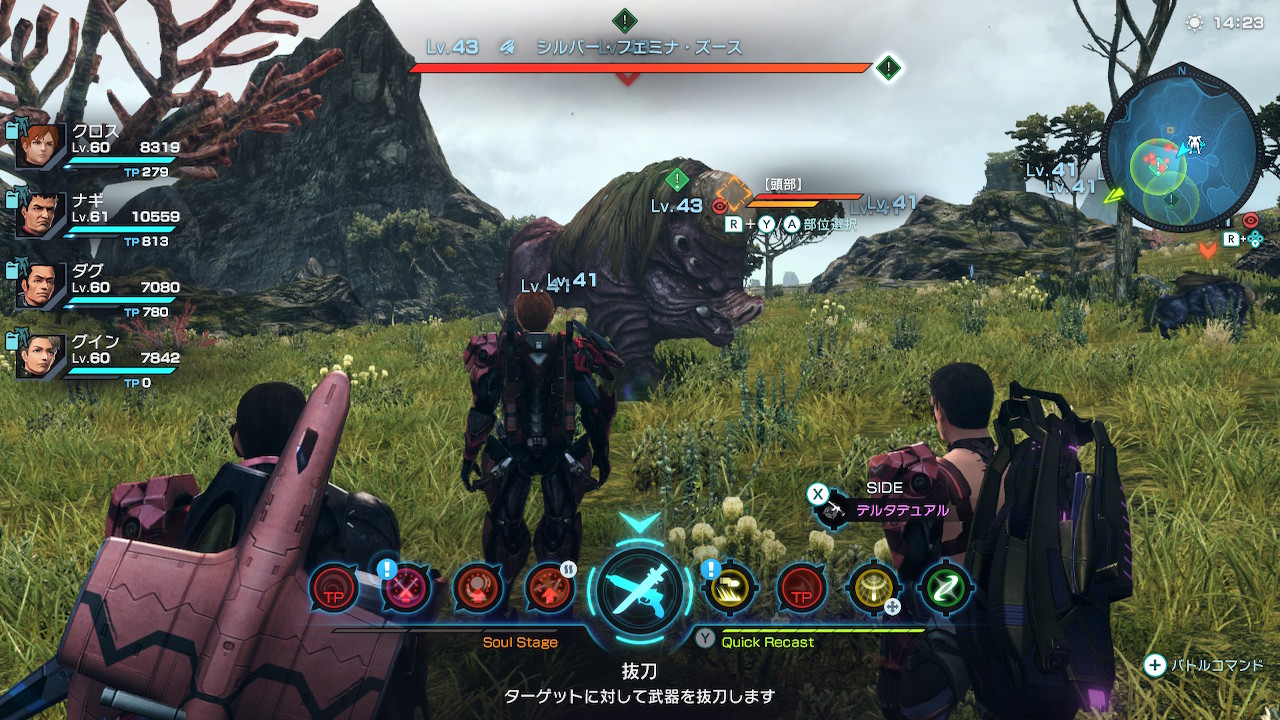
Task: Select the leftmost red TP art
Action: coord(333,588)
